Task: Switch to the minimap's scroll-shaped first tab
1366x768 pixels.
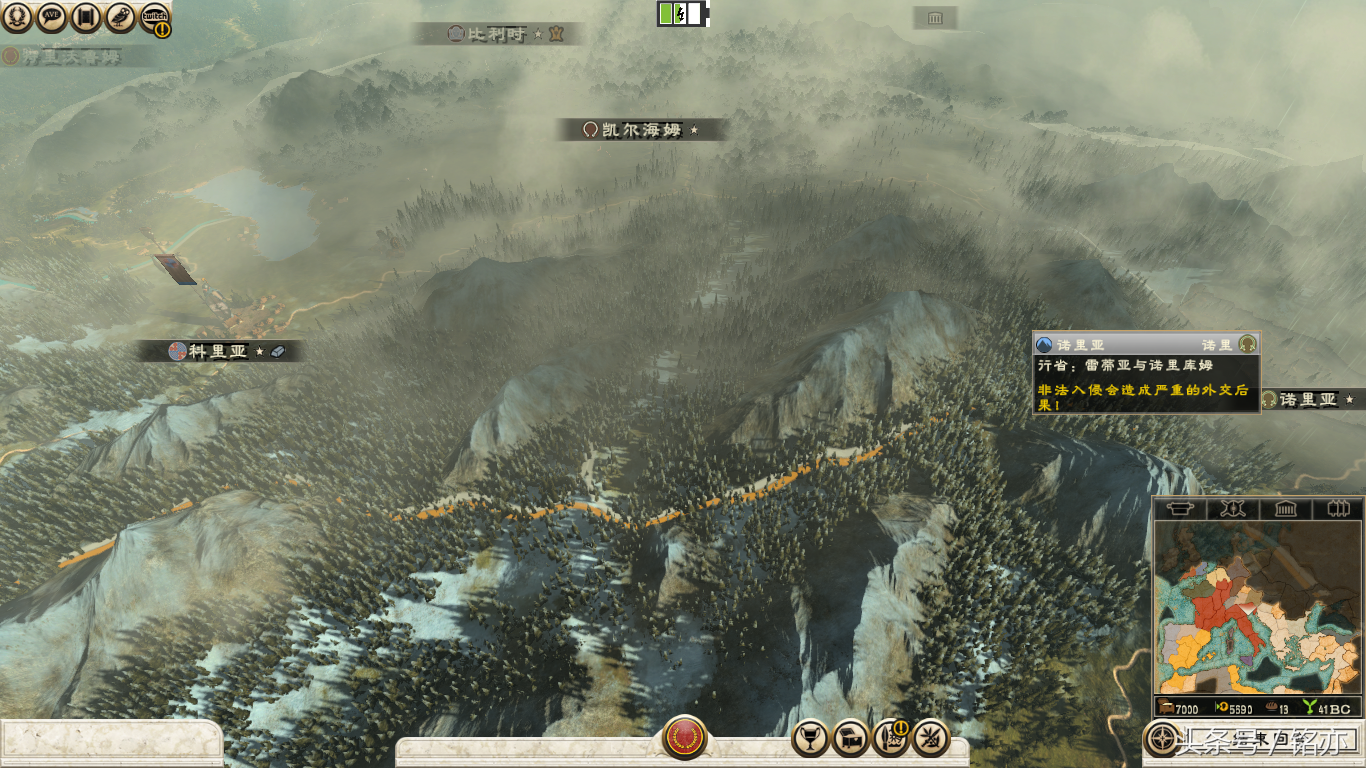Action: coord(1181,509)
